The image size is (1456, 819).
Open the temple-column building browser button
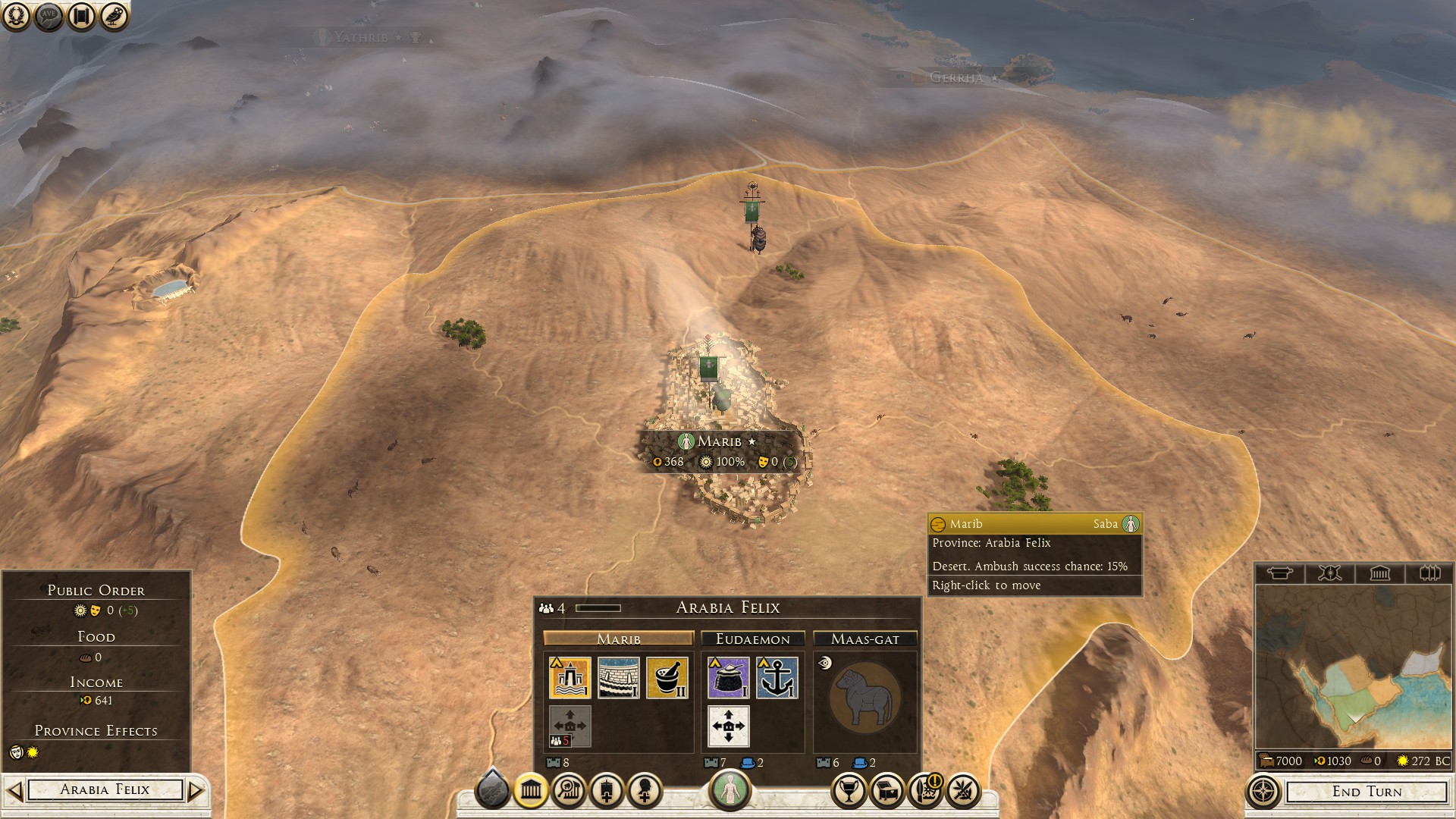click(531, 792)
